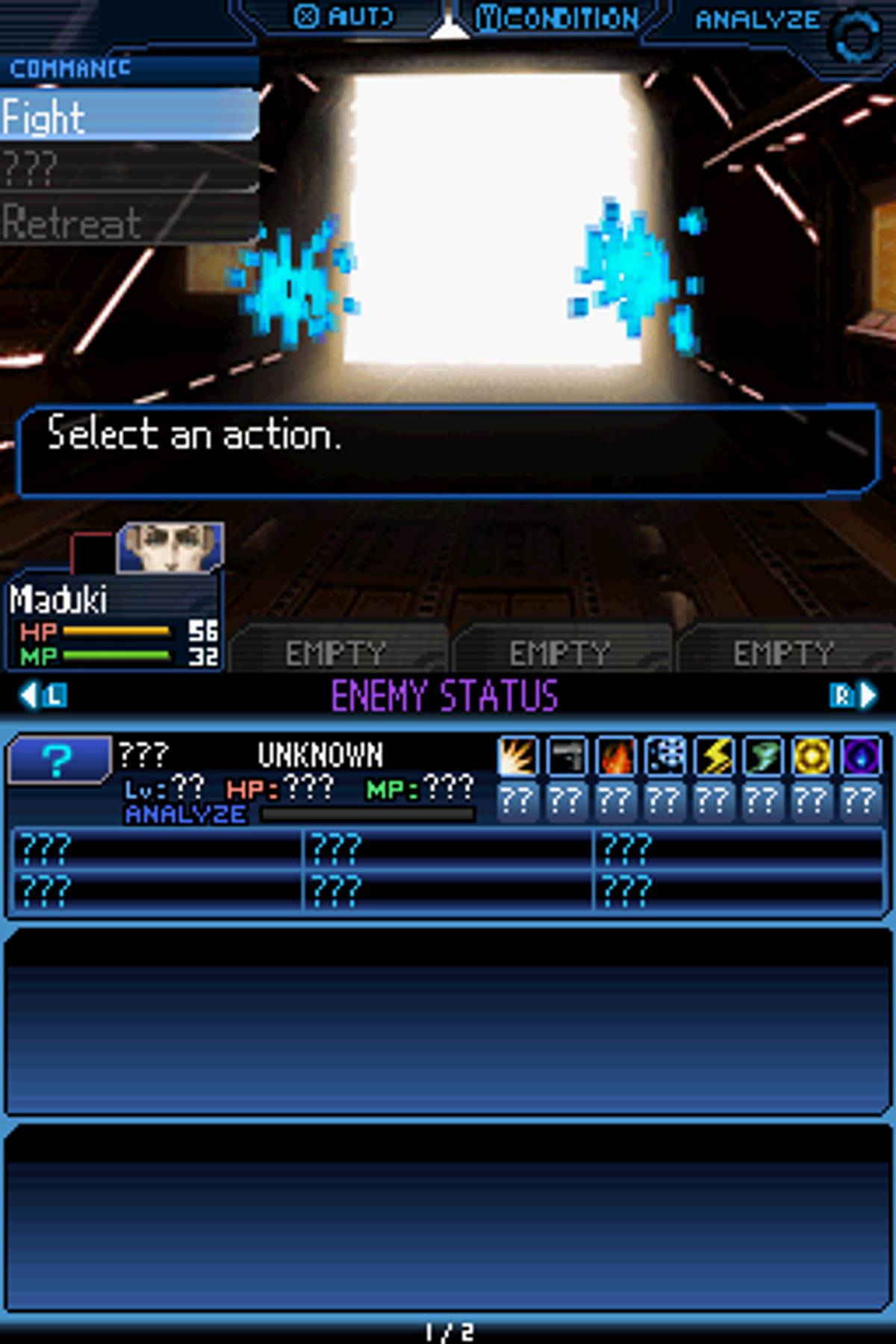Screen dimensions: 896x1344
Task: Select the ice snowflake affinity icon
Action: [x=665, y=756]
